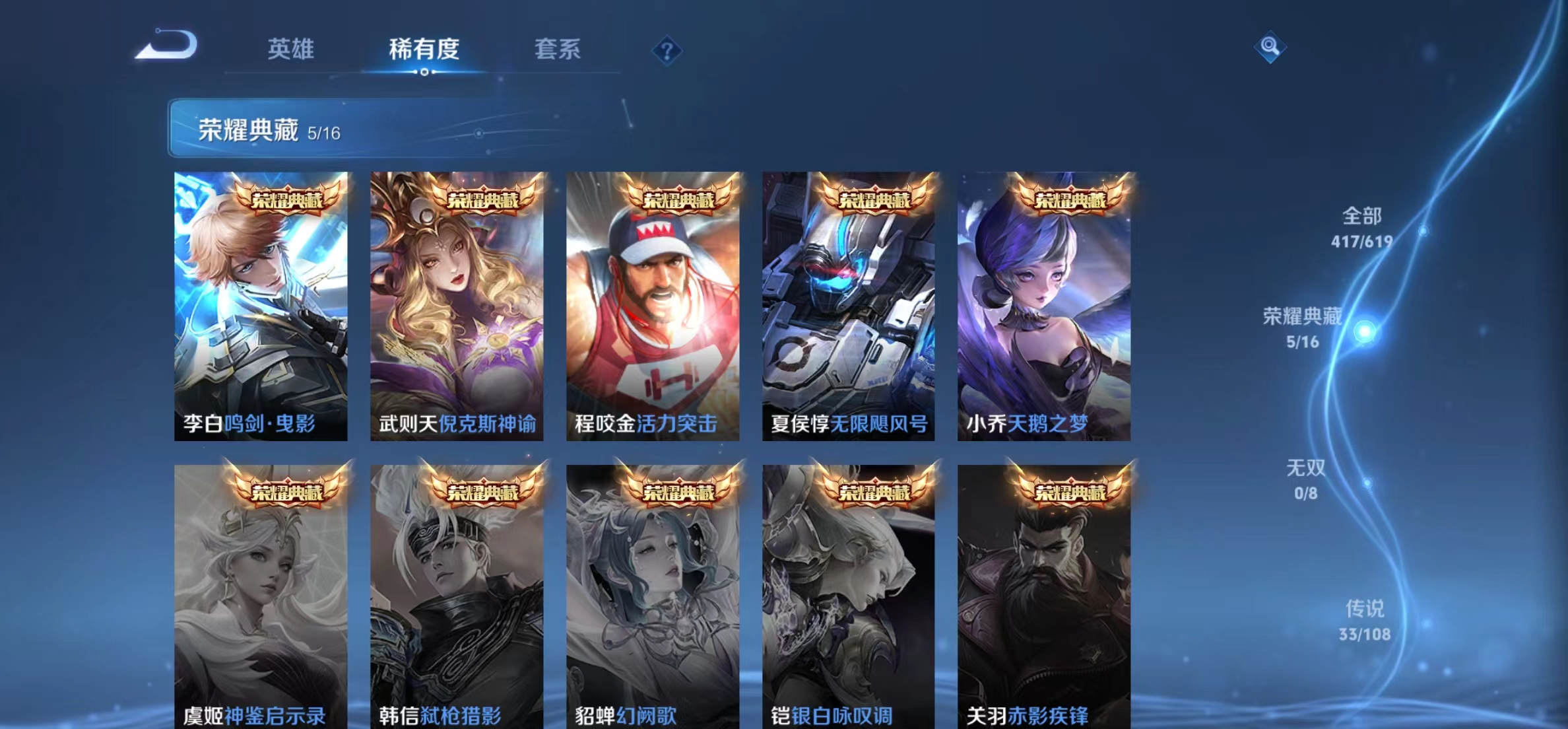
Task: Open search via the magnifier icon
Action: 1271,48
